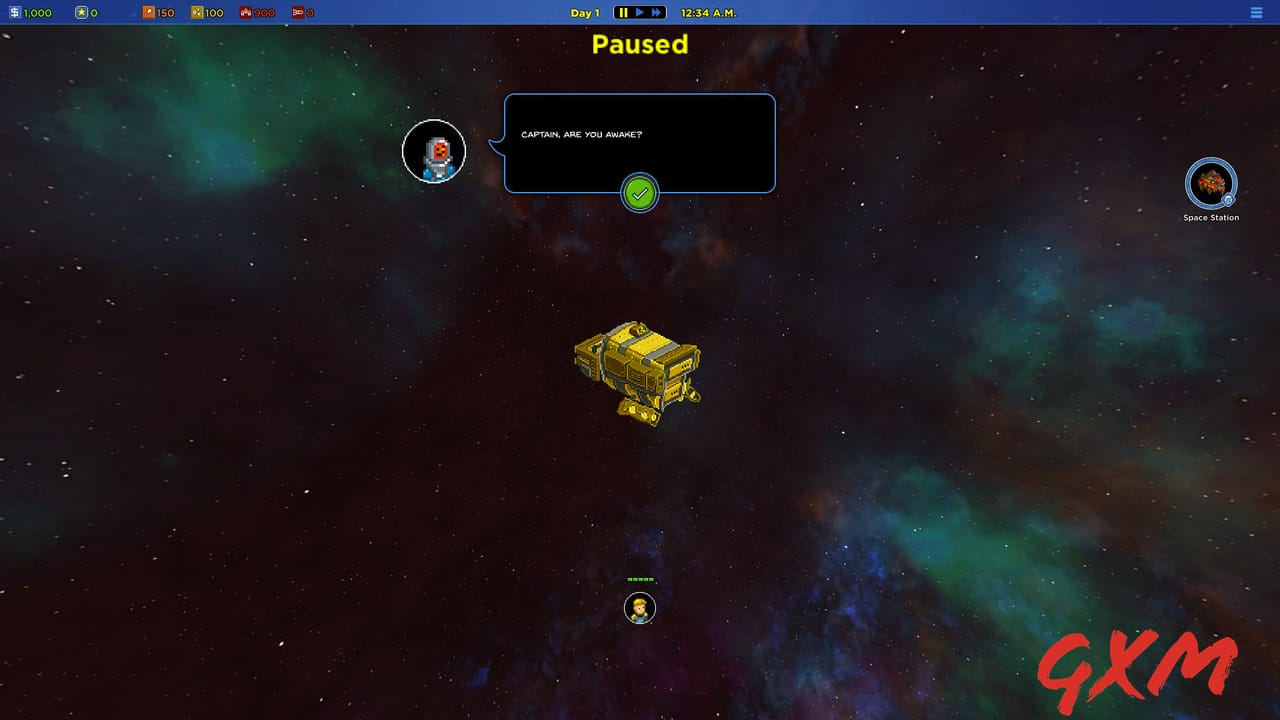Click the yellow resource icon showing 100
The height and width of the screenshot is (720, 1280).
(x=195, y=12)
